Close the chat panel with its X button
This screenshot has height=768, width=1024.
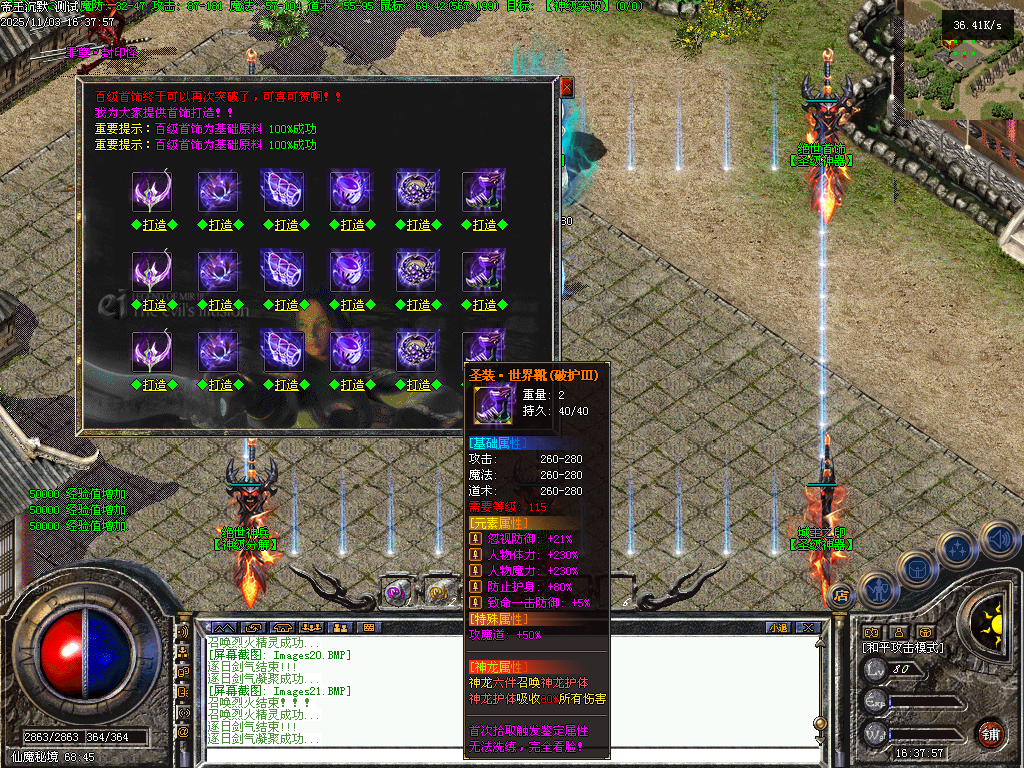[x=810, y=627]
